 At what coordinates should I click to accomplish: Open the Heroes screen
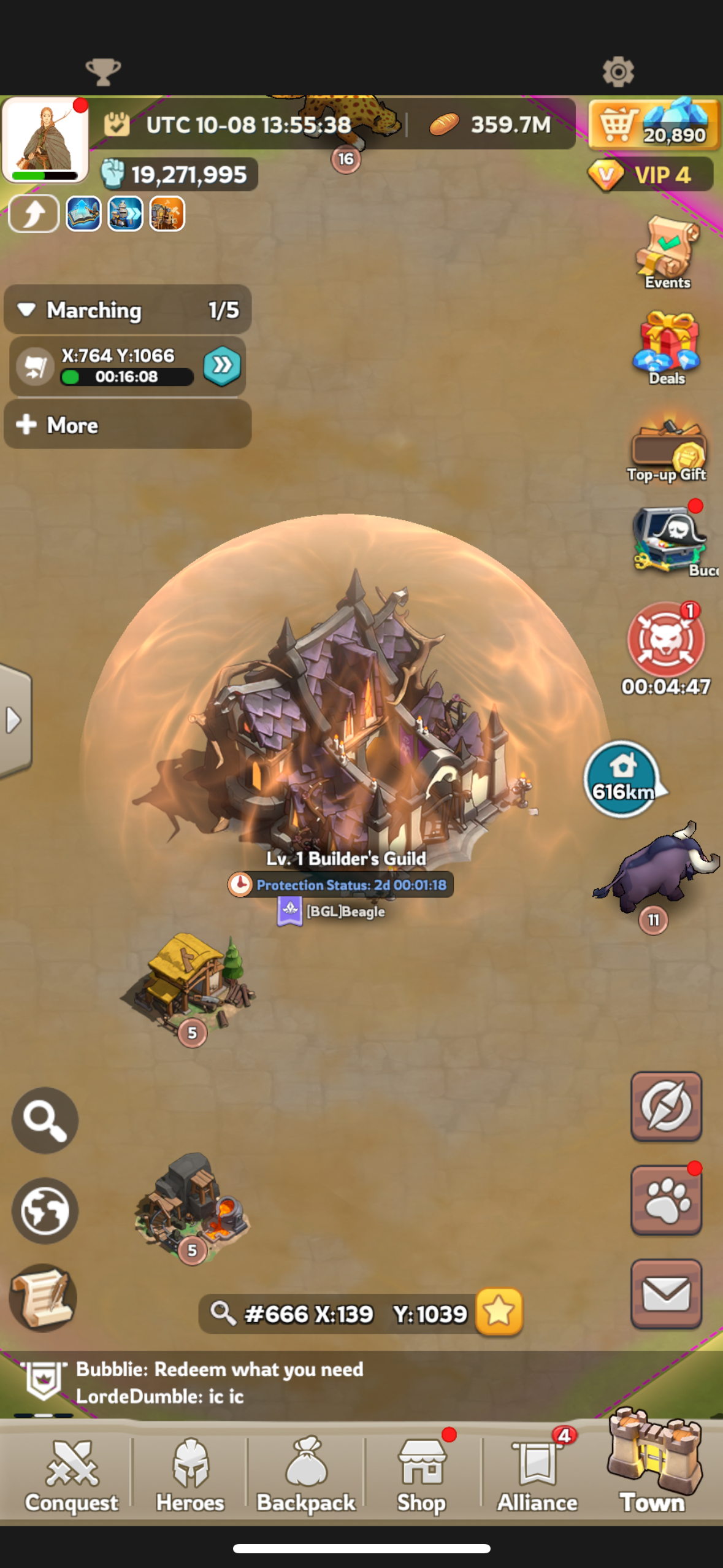point(190,1475)
